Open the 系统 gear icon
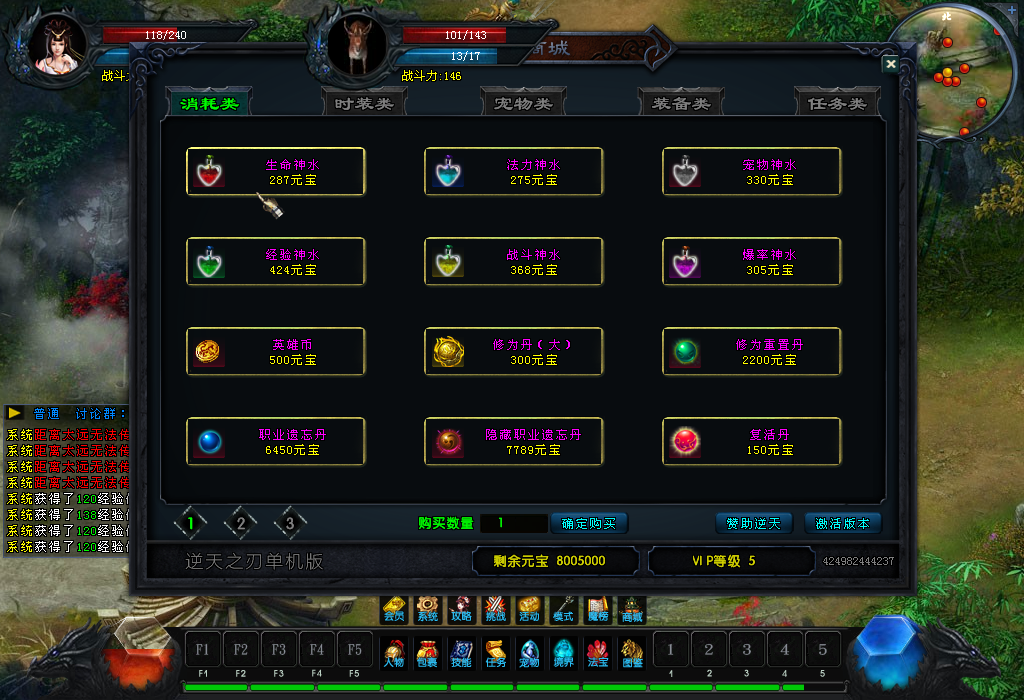 tap(428, 608)
